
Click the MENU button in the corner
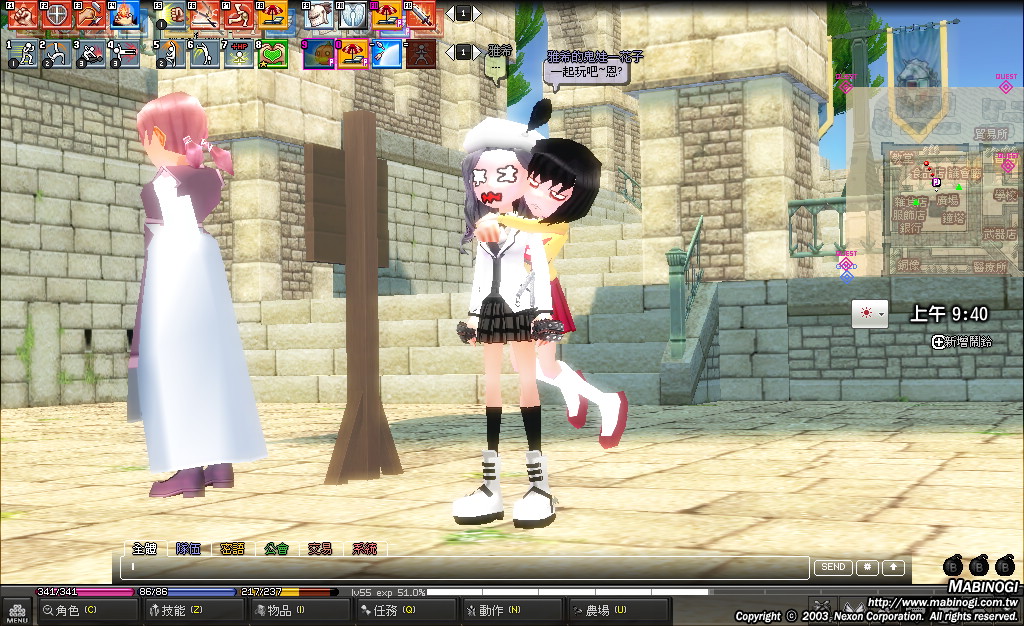17,609
